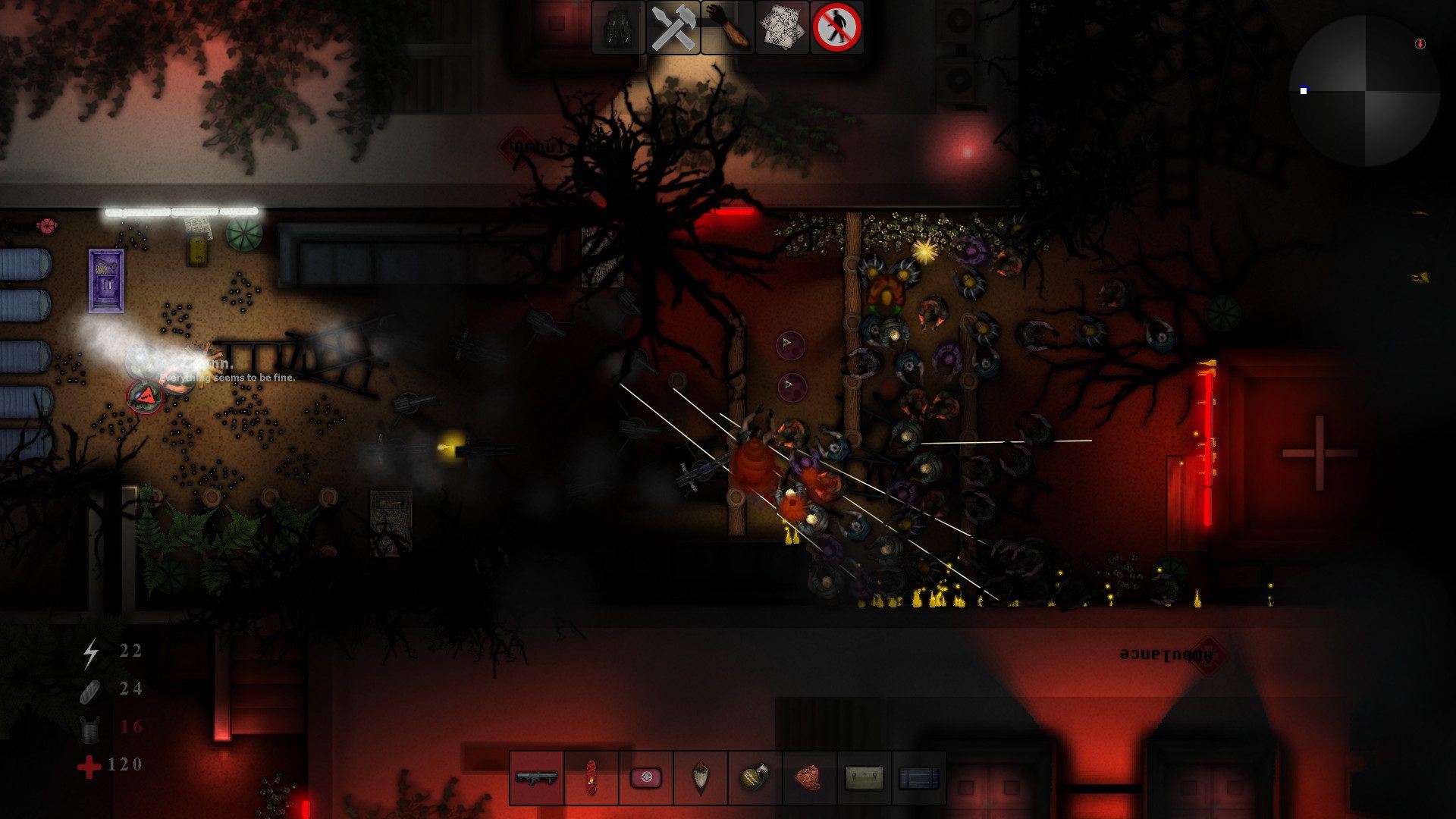Select the pointed leaf-shaped item slot

tap(701, 777)
